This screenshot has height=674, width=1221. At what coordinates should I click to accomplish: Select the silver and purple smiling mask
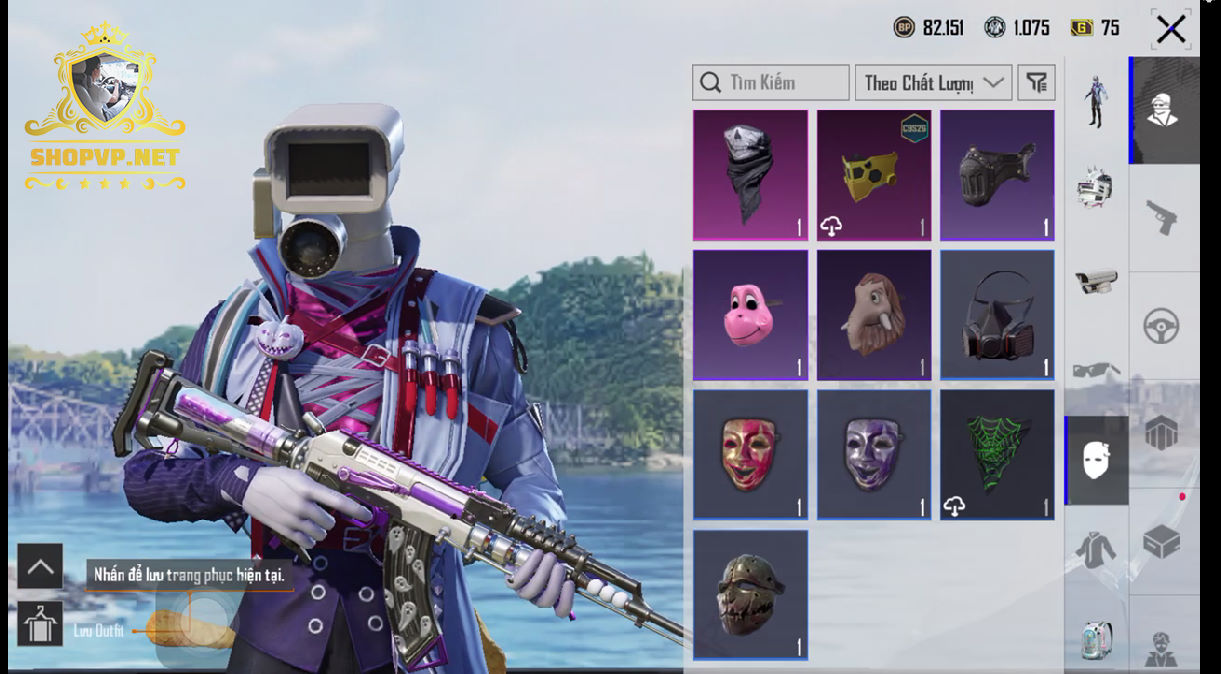pyautogui.click(x=873, y=455)
